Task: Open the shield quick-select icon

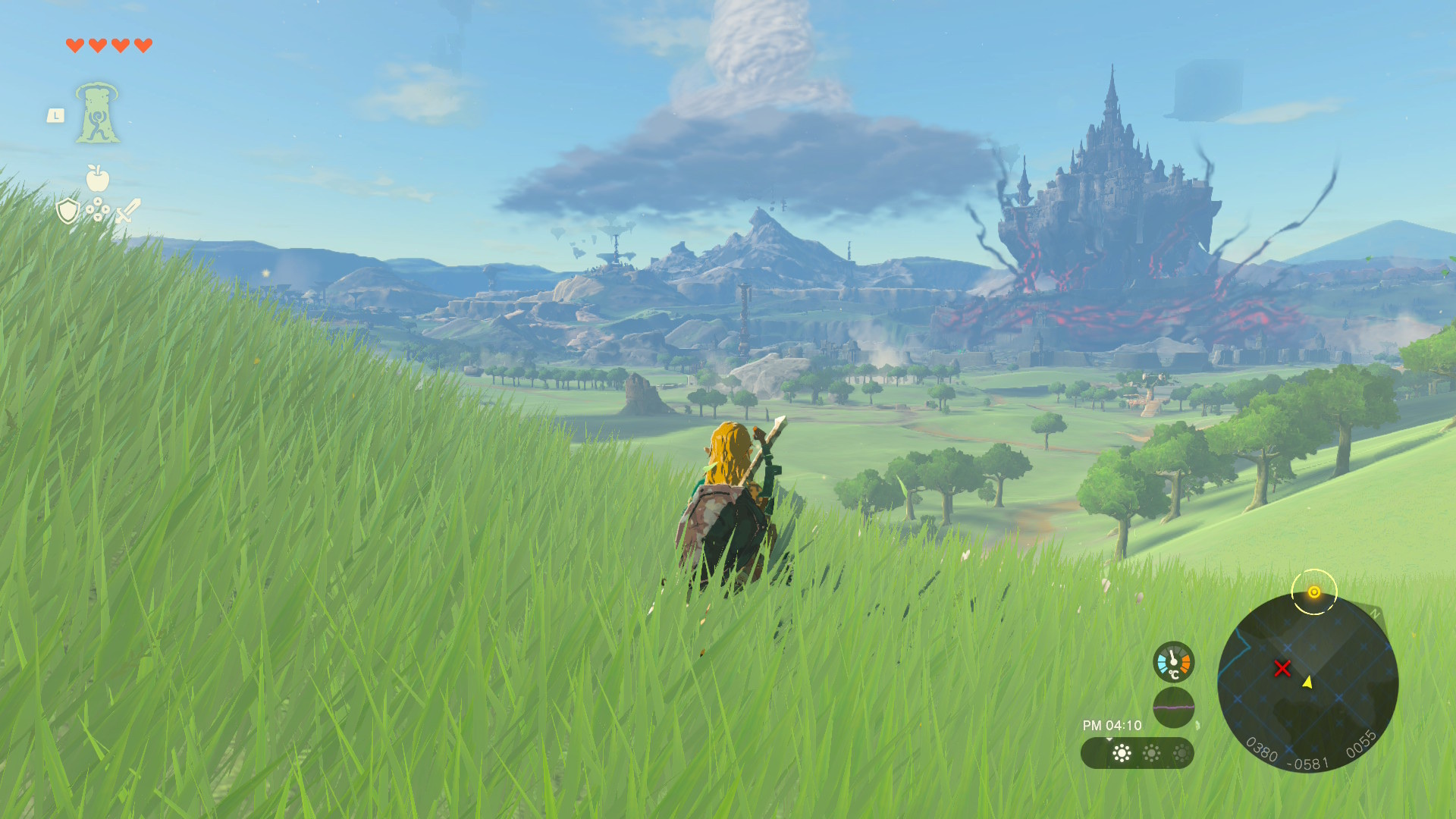Action: [68, 211]
